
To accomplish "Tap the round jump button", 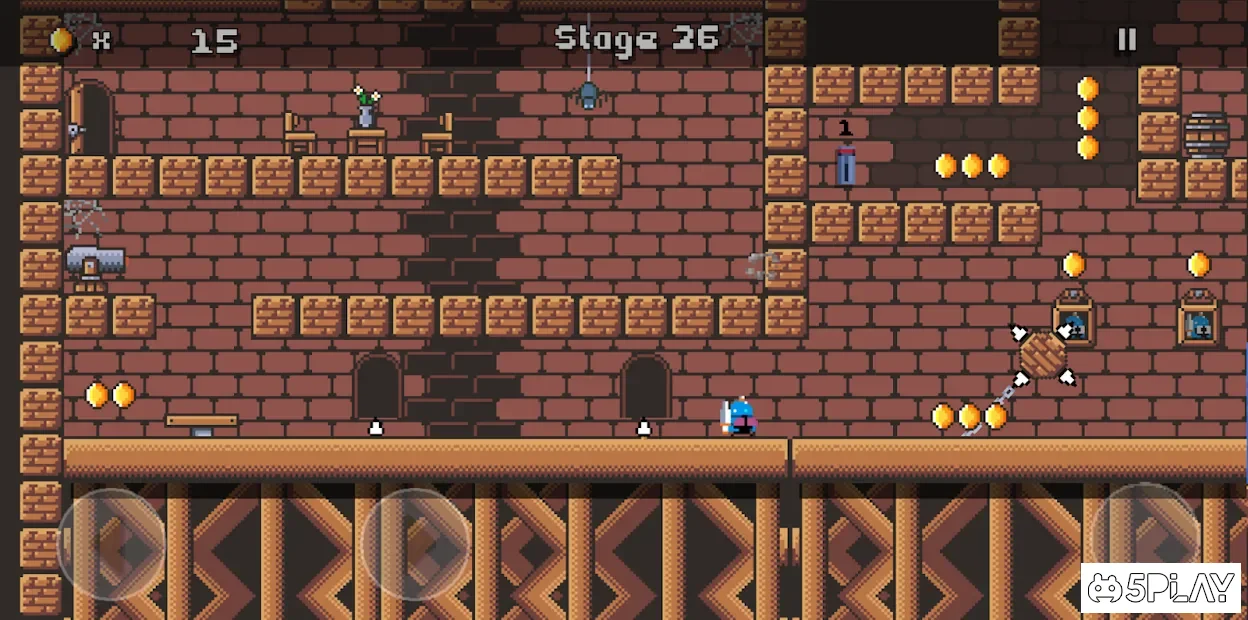I will [x=1145, y=535].
